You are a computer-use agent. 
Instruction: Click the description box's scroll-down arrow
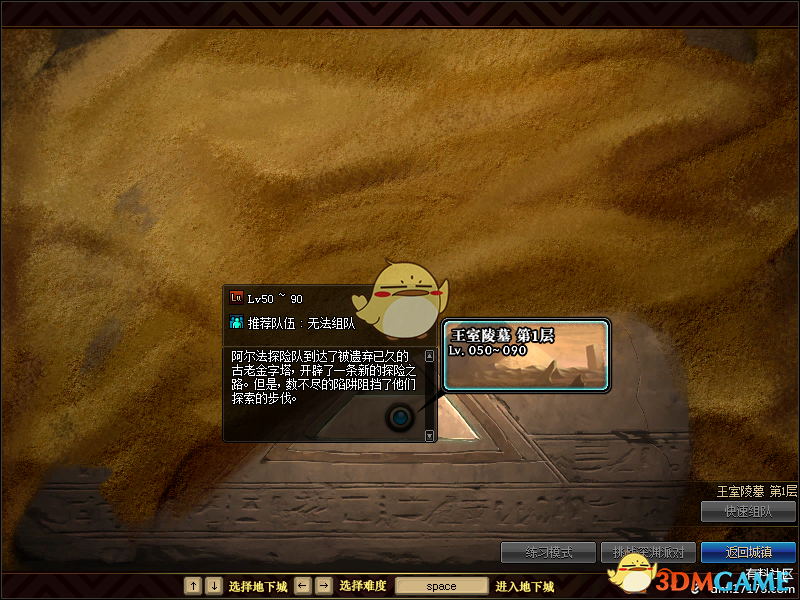(x=430, y=436)
